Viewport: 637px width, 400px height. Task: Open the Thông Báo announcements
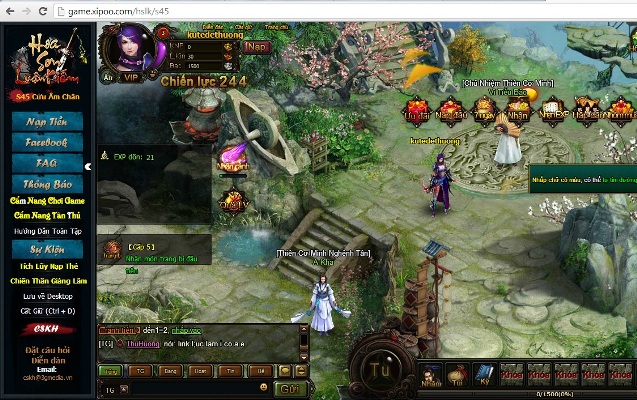[x=47, y=185]
